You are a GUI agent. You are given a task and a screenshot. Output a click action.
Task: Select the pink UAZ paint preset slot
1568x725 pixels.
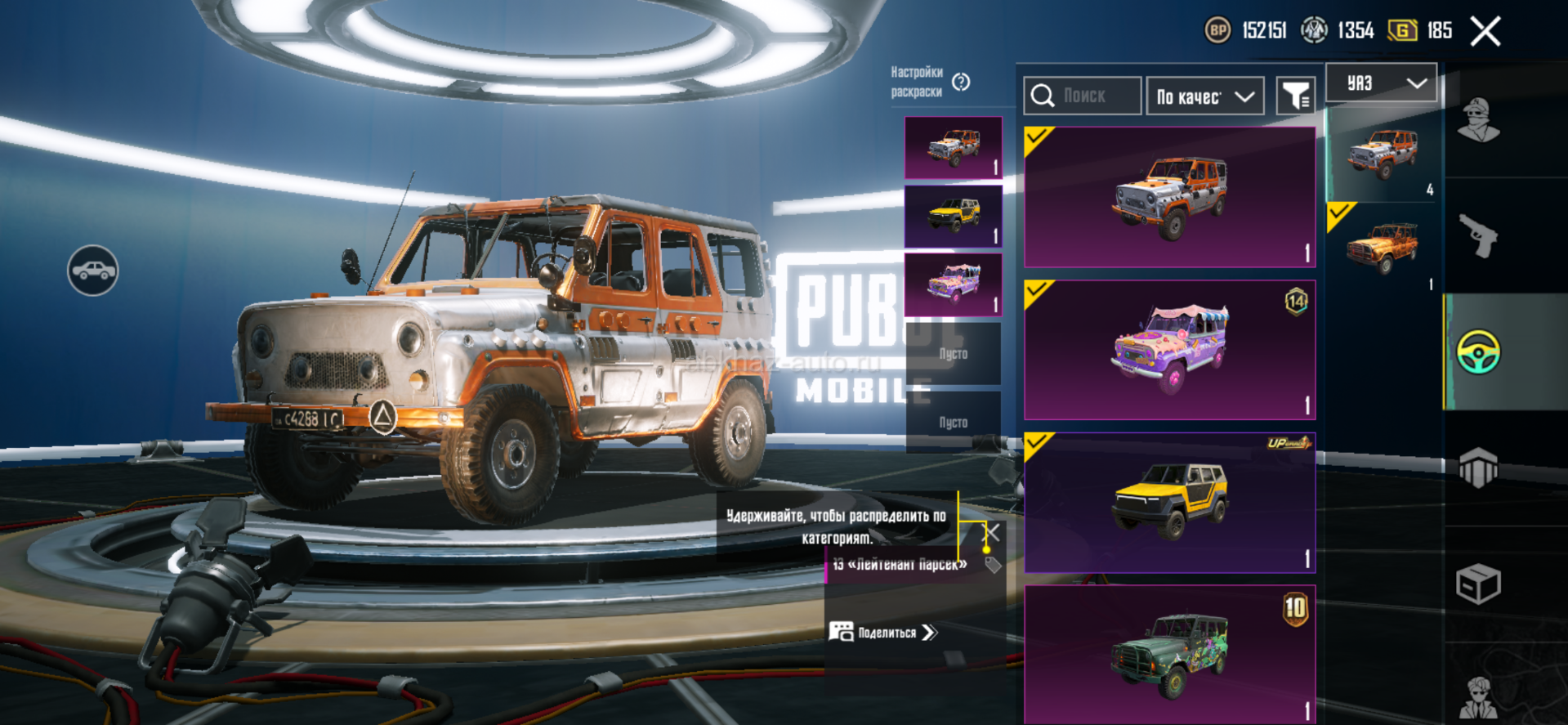[x=953, y=284]
